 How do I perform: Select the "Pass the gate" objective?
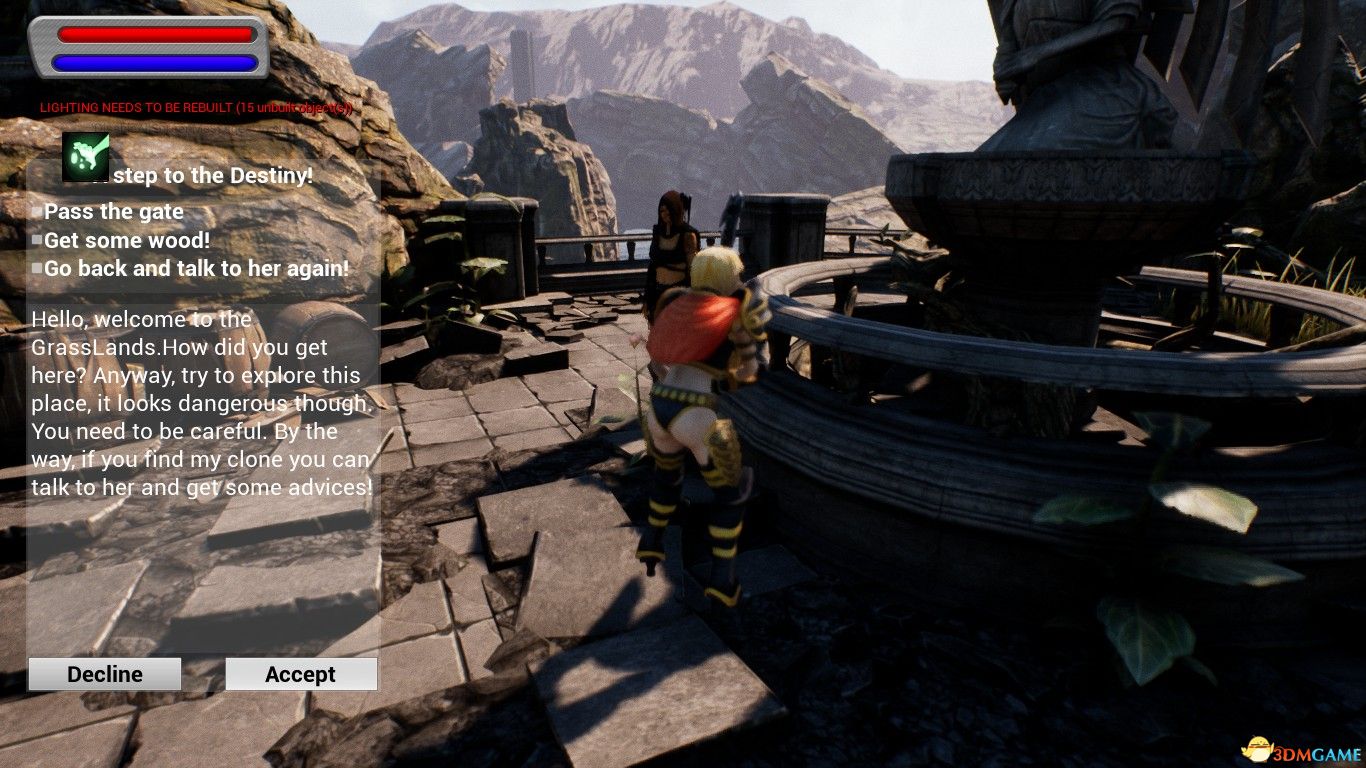pyautogui.click(x=113, y=212)
